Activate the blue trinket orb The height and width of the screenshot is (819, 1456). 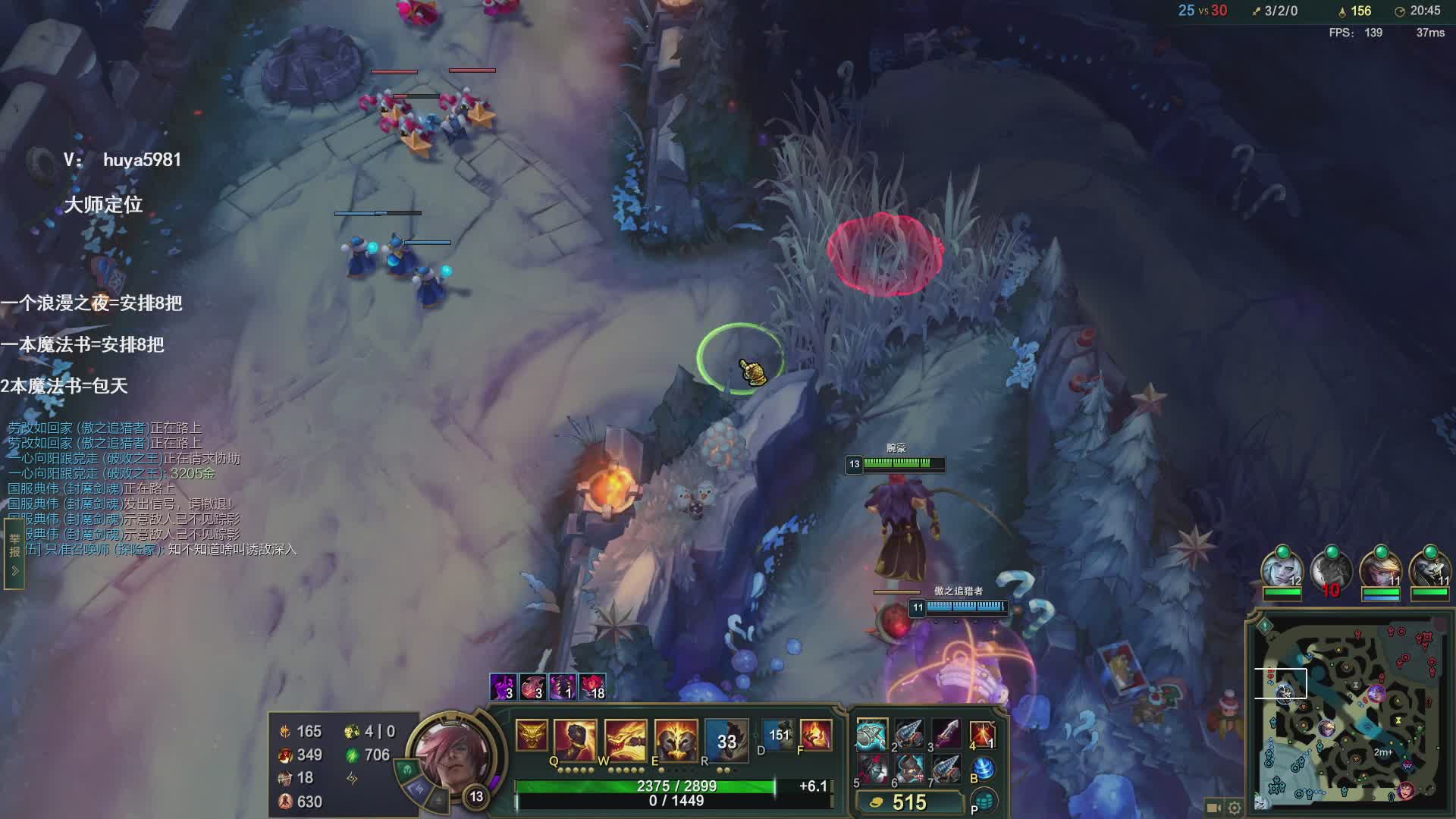point(983,768)
